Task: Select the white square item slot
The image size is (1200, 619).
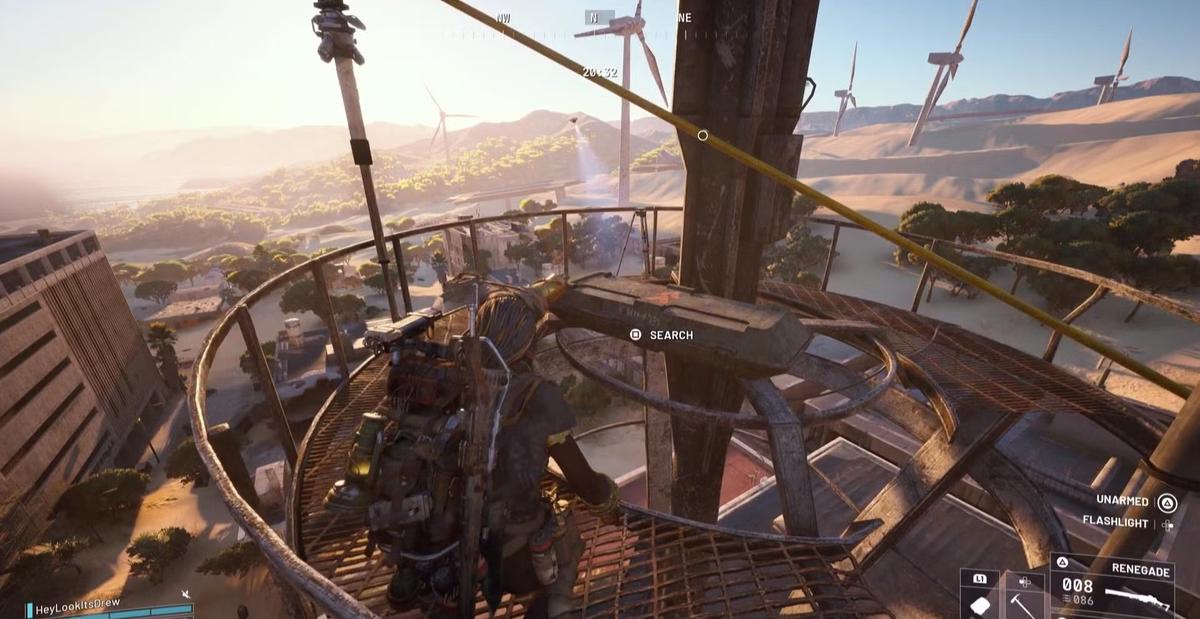Action: (979, 603)
